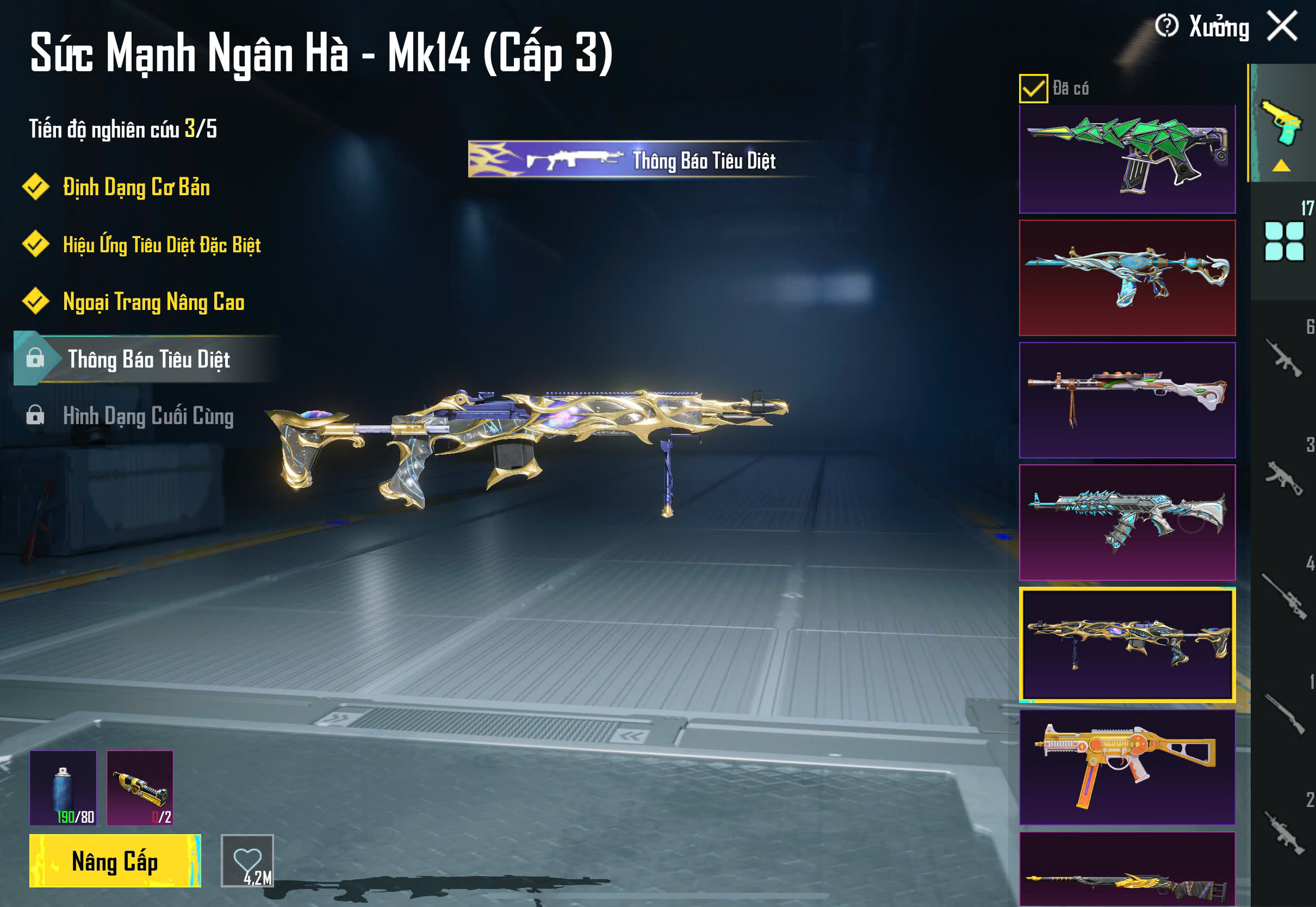Toggle the Đã có owned checkbox
Screen dimensions: 1316x907
tap(1033, 89)
